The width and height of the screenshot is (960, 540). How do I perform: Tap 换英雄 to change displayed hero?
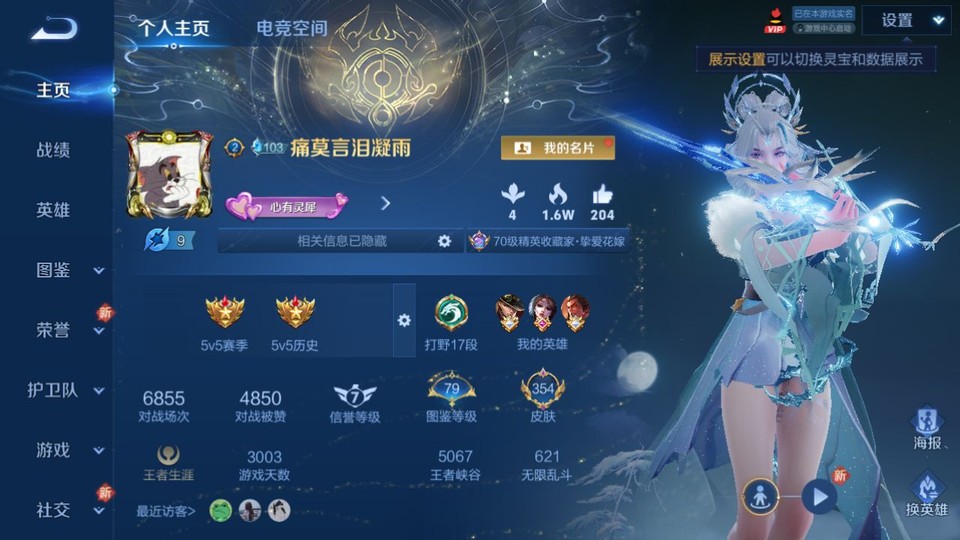click(926, 495)
